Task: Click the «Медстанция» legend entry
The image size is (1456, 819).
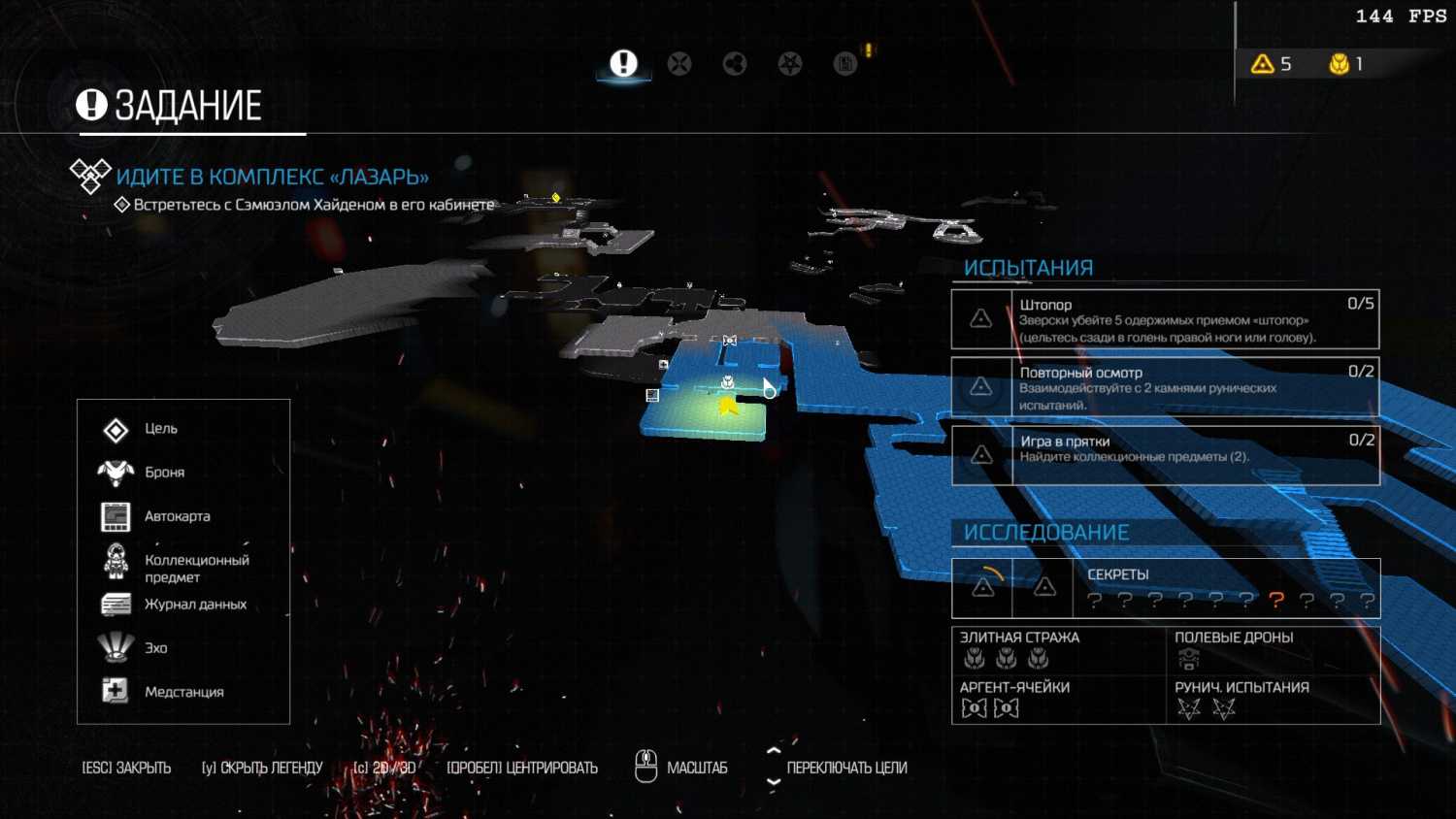Action: [183, 692]
